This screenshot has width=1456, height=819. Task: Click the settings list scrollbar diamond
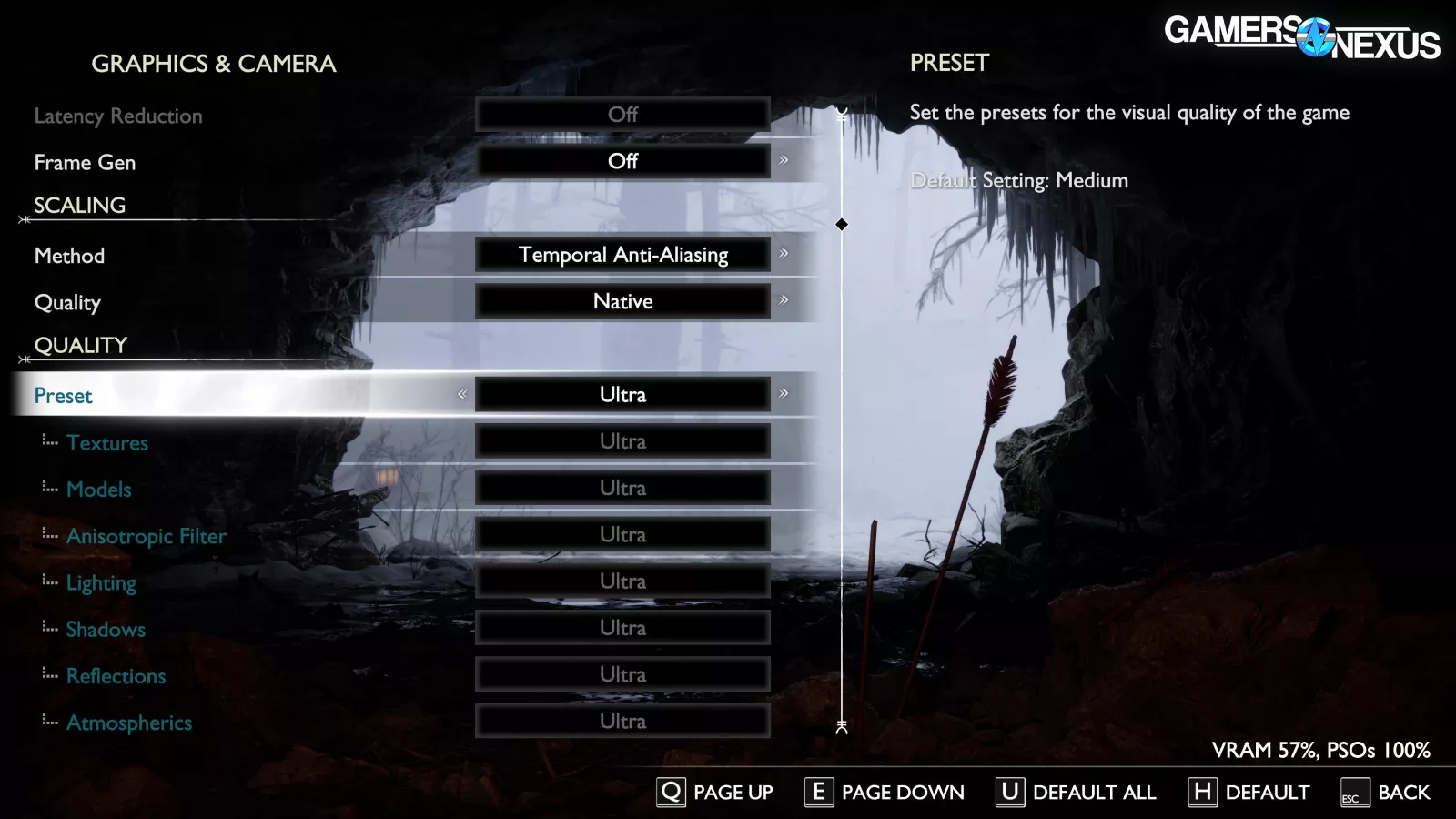pyautogui.click(x=842, y=224)
